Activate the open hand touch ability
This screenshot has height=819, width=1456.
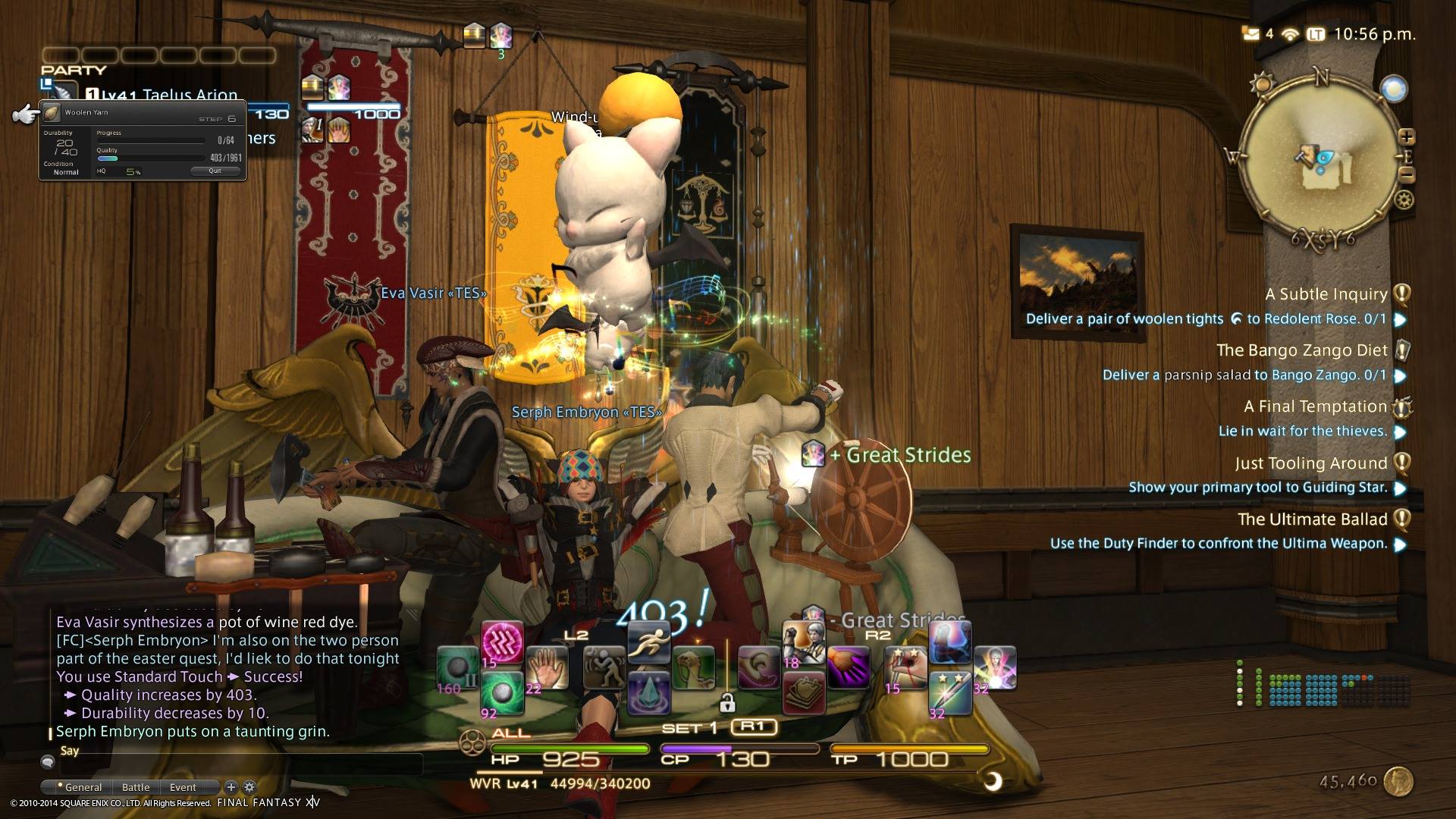point(547,667)
